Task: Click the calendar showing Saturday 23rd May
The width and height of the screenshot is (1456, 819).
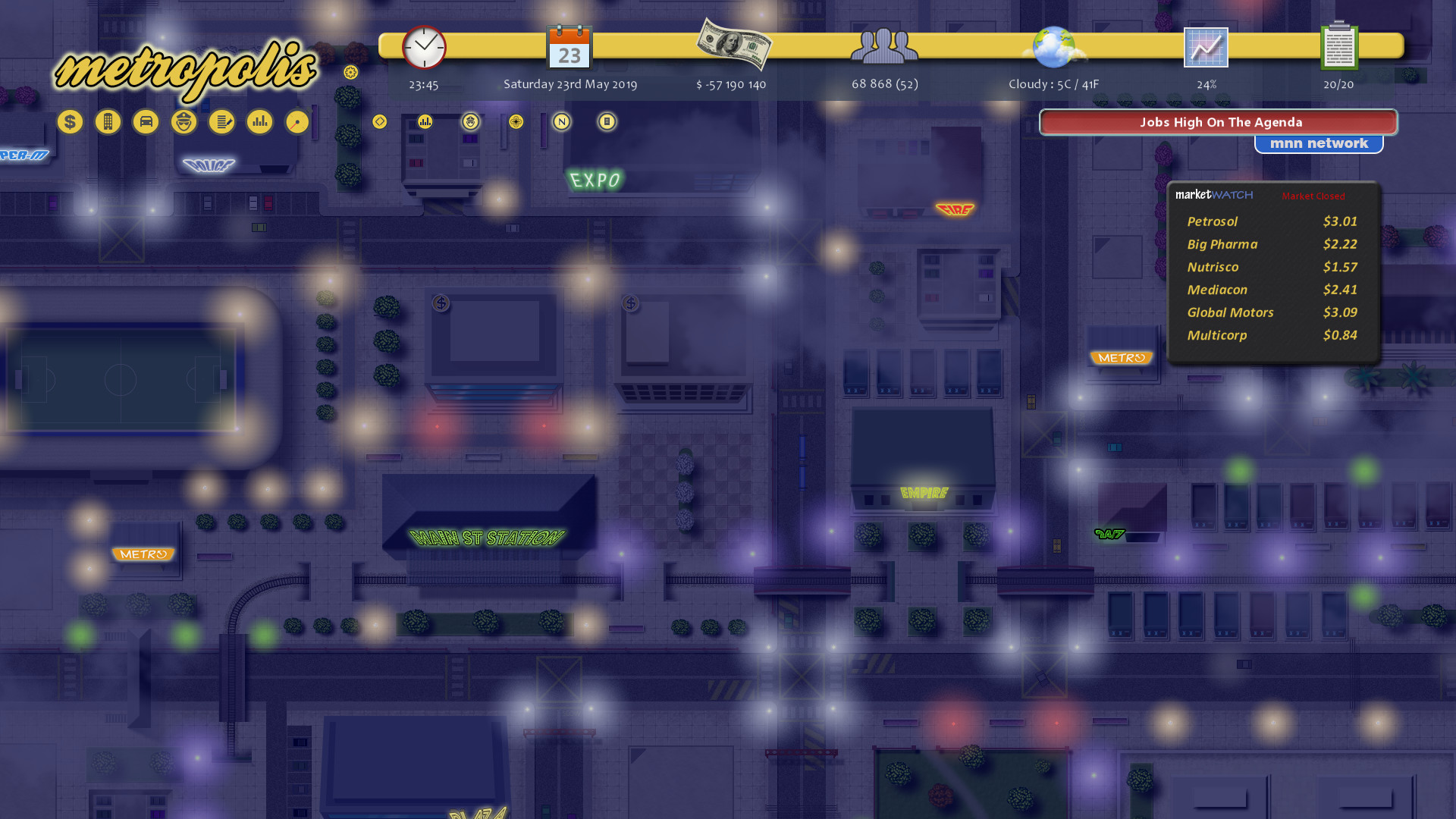Action: click(x=569, y=49)
